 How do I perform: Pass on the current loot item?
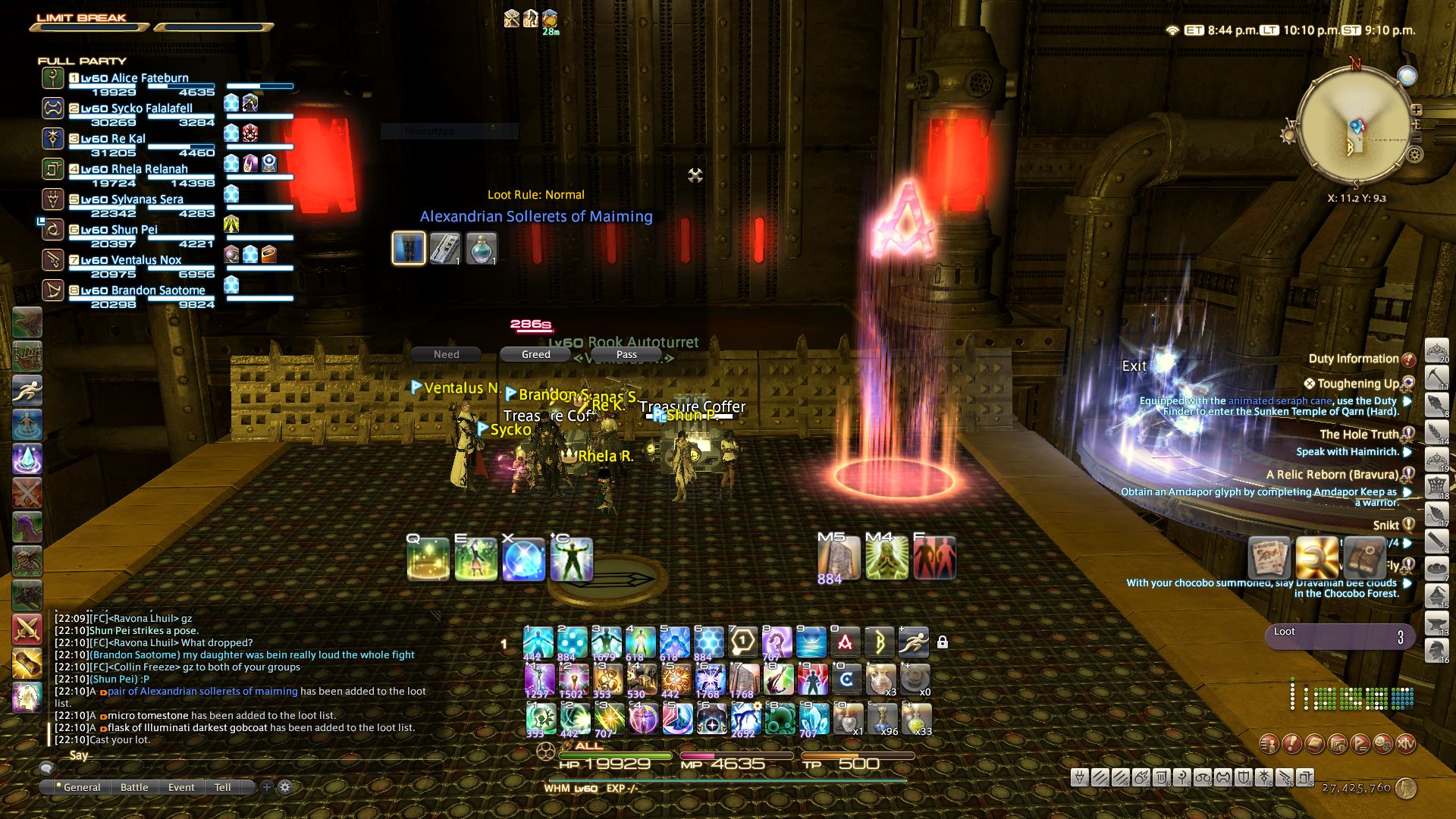[x=626, y=354]
